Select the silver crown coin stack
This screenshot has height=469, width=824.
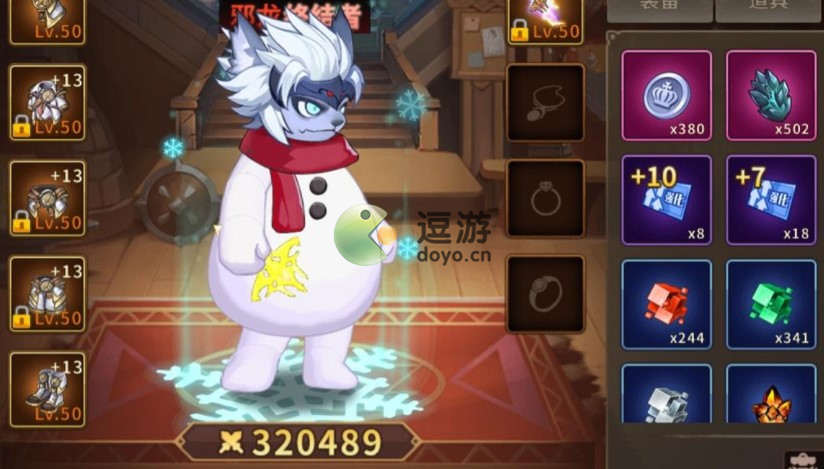coord(667,95)
